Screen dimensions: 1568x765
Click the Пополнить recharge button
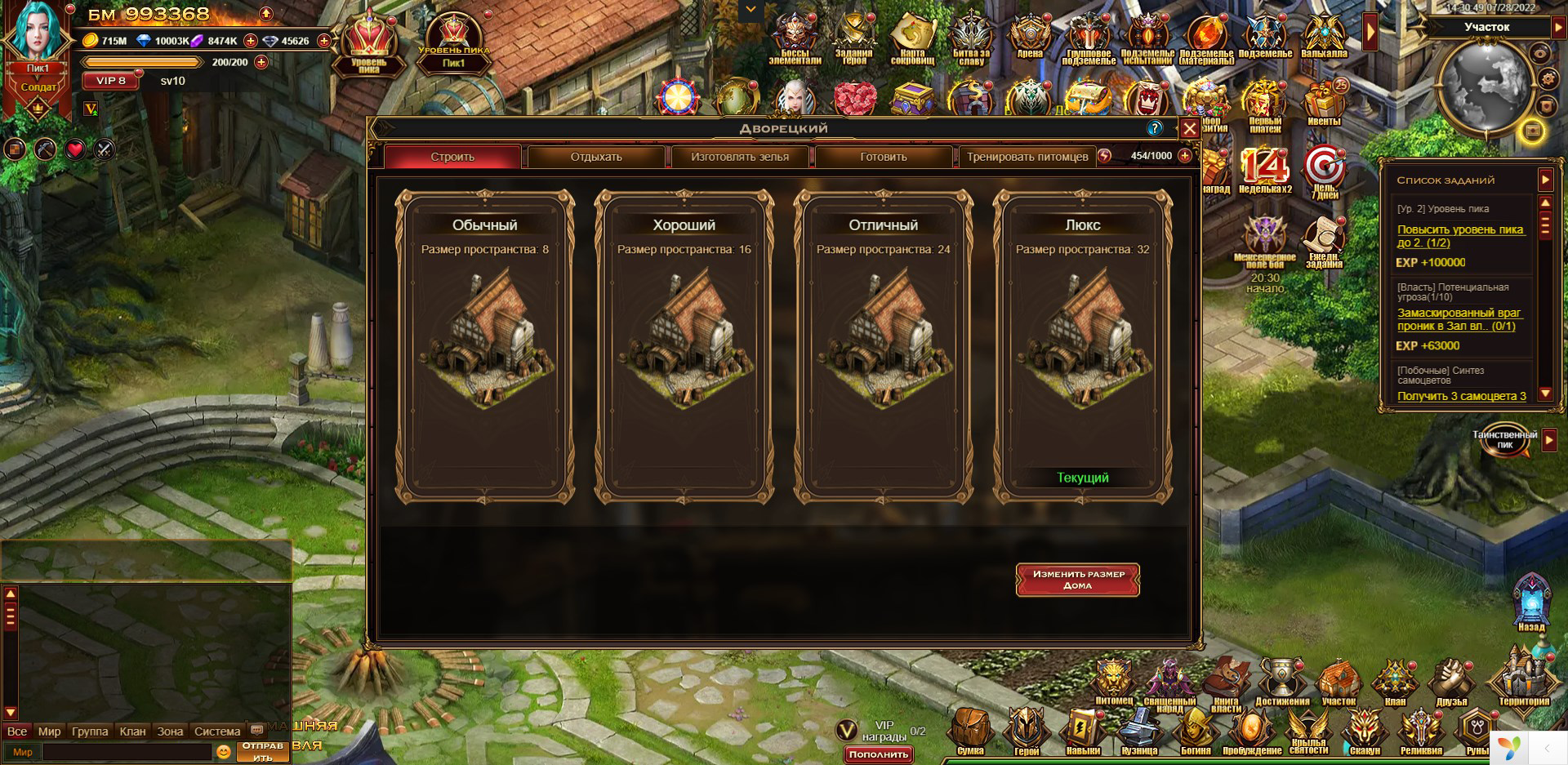(x=879, y=754)
